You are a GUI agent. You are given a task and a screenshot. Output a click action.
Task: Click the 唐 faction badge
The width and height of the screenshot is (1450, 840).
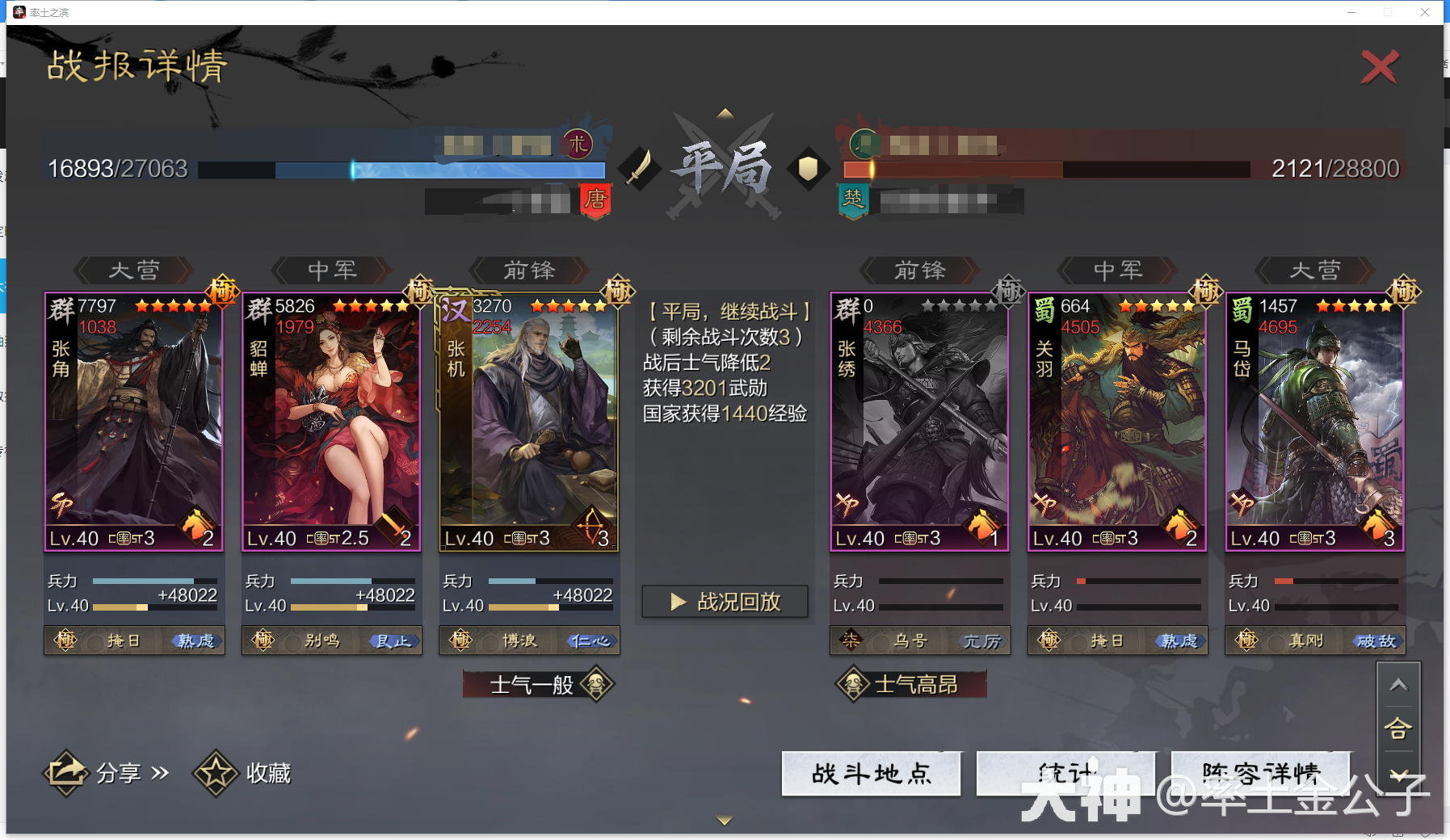click(595, 203)
